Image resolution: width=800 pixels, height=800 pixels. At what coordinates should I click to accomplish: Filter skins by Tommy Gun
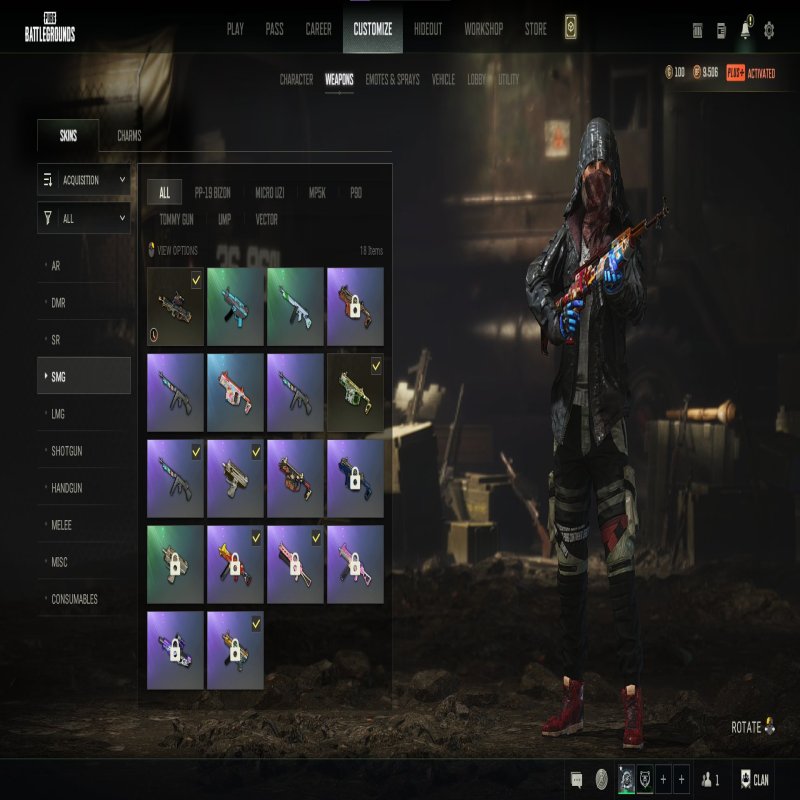pyautogui.click(x=178, y=219)
